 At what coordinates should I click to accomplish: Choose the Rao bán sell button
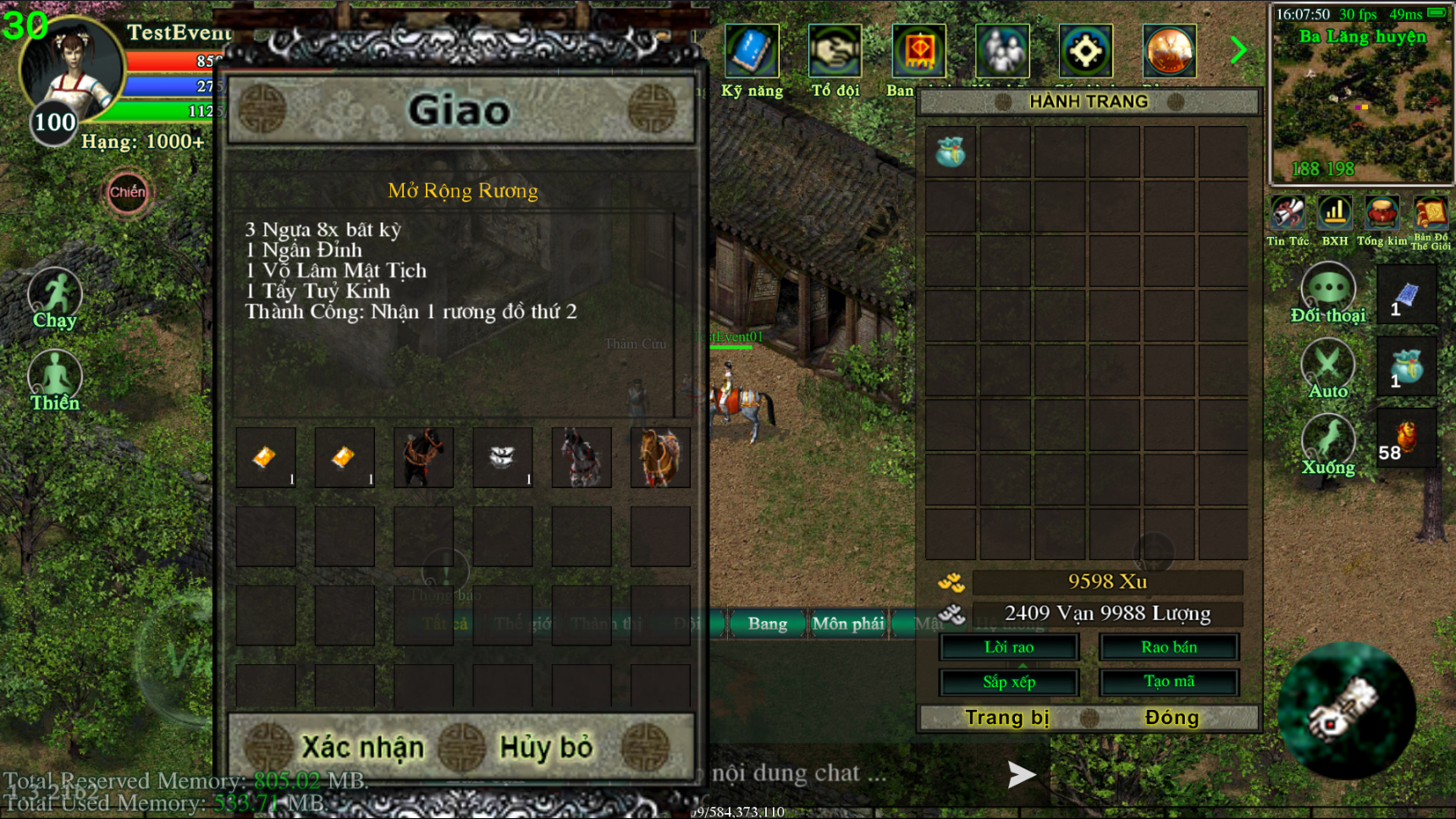(x=1169, y=647)
